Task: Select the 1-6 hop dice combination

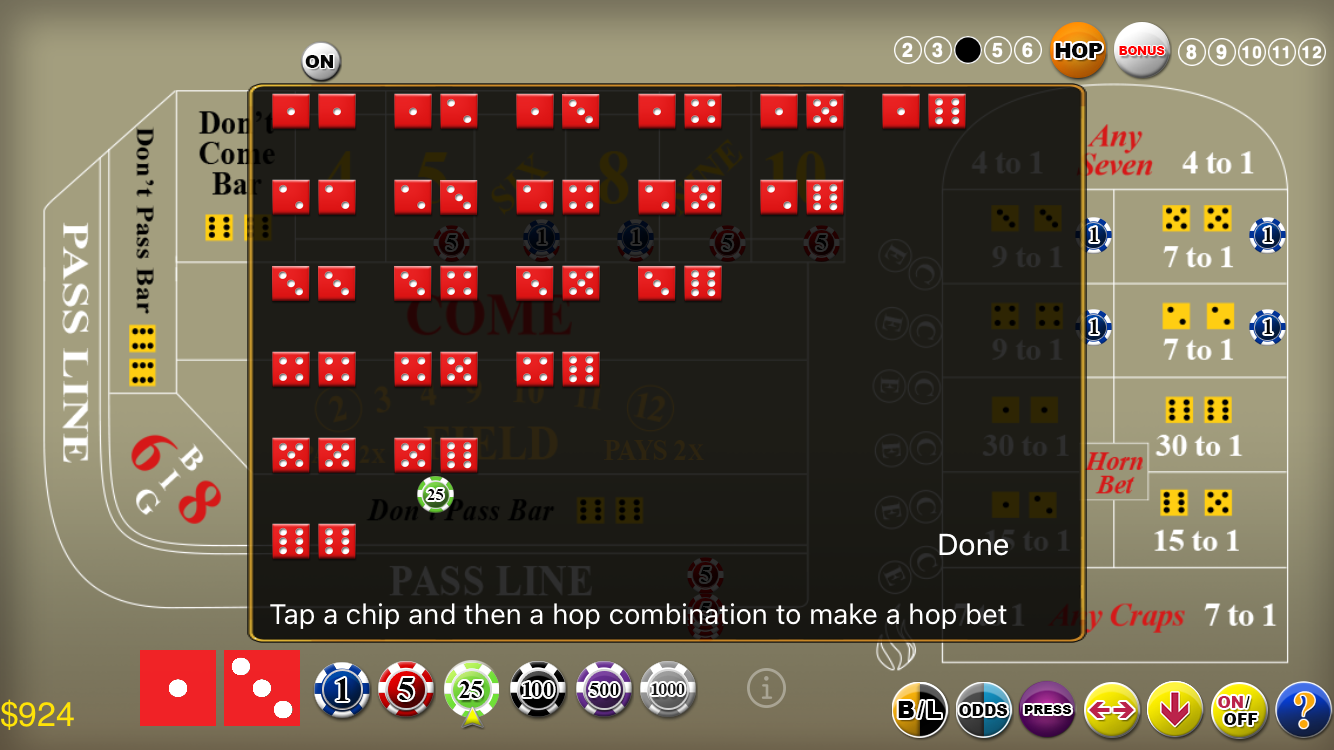Action: click(x=924, y=111)
